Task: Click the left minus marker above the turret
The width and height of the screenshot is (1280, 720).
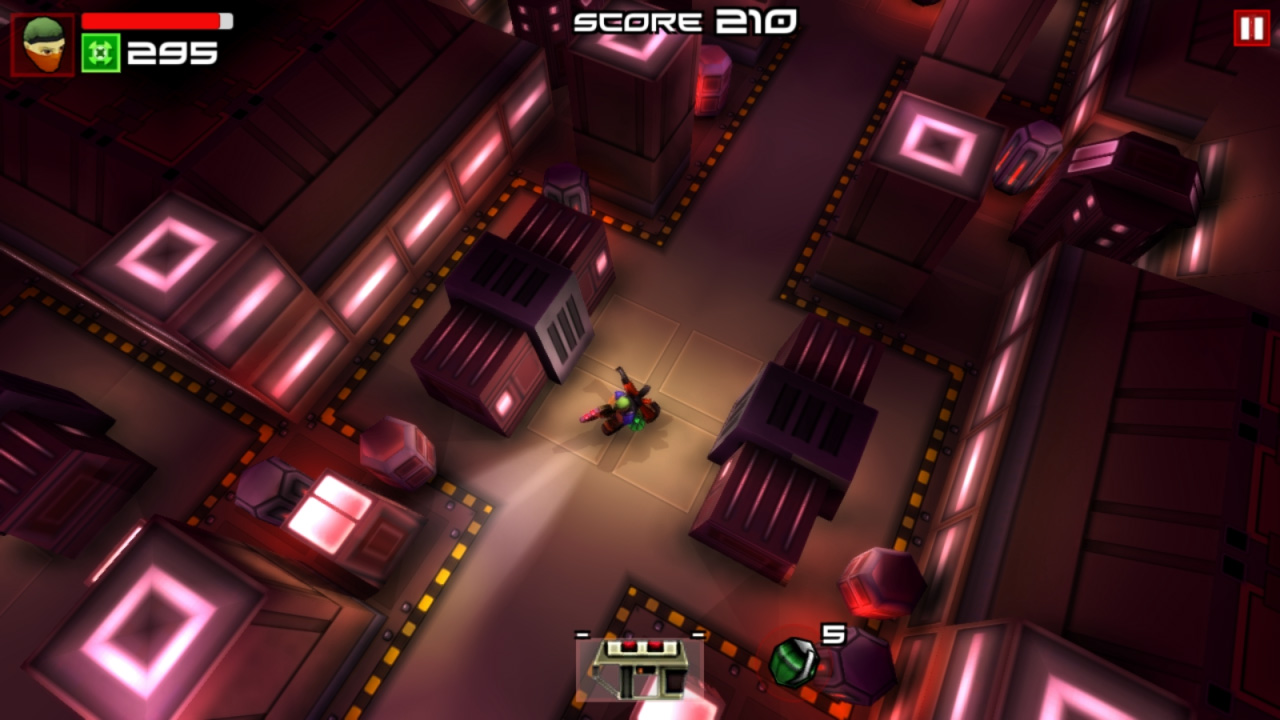Action: tap(583, 633)
